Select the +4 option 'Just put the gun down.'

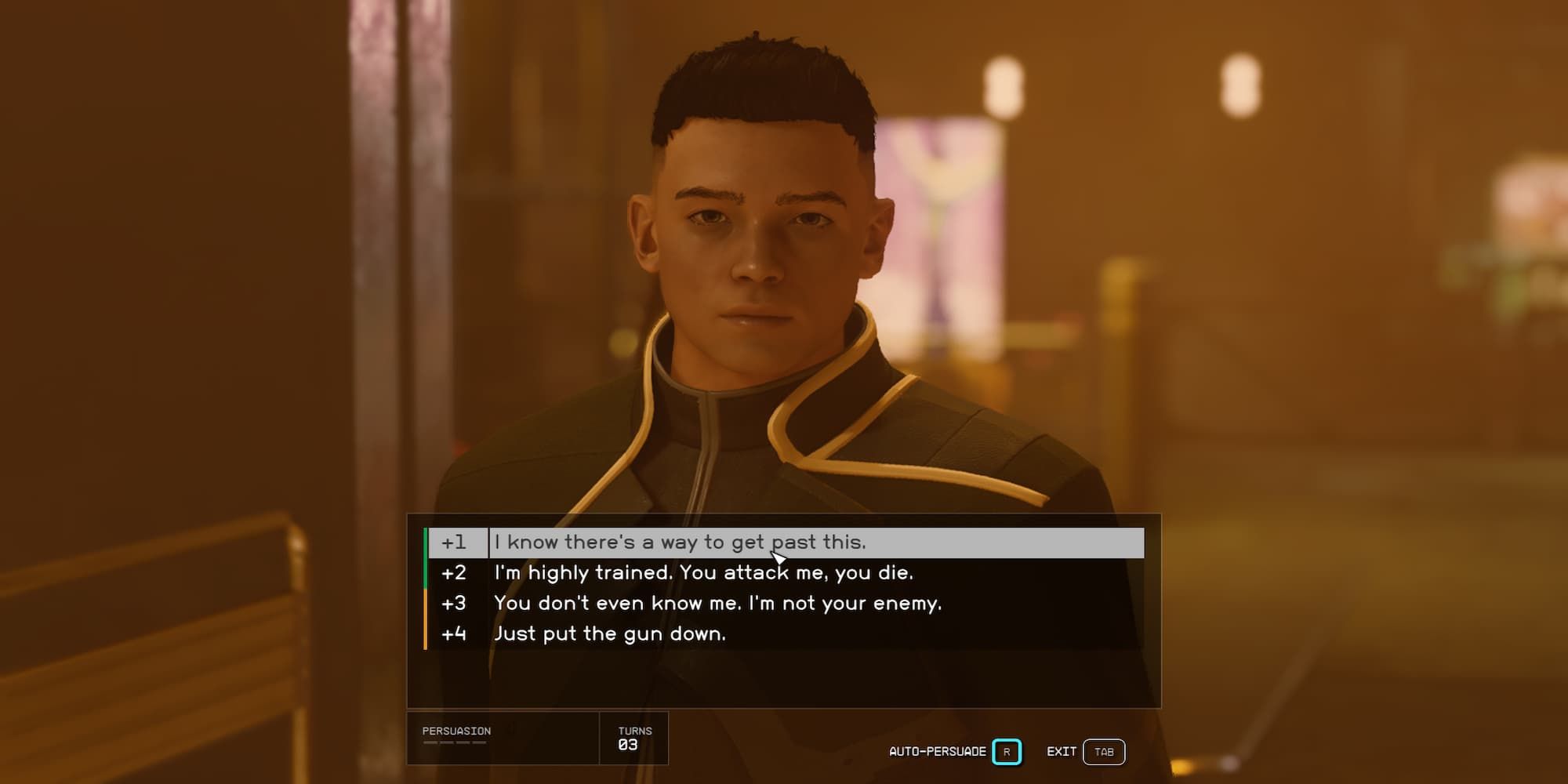[x=612, y=633]
